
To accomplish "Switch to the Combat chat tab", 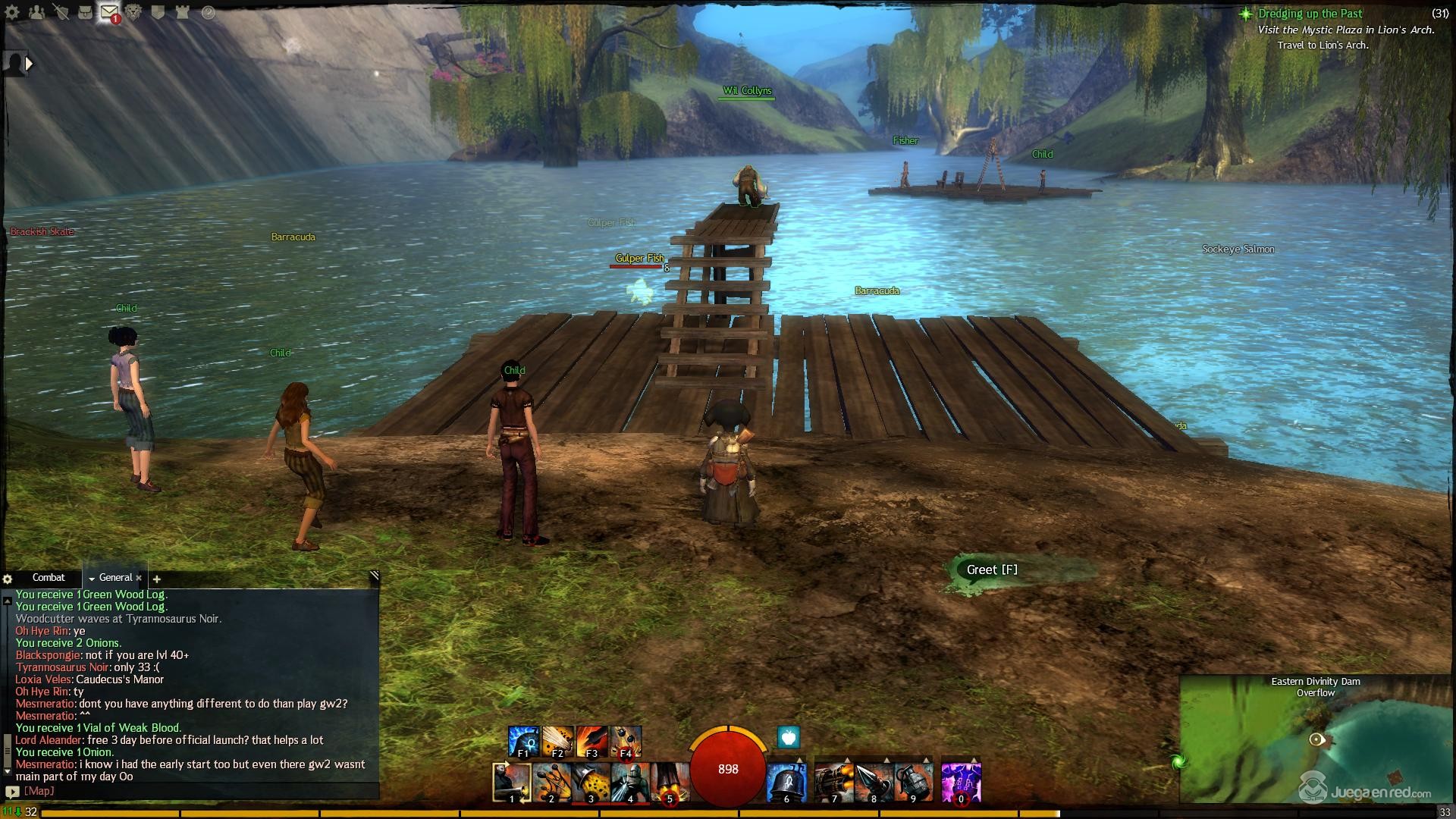I will point(49,578).
